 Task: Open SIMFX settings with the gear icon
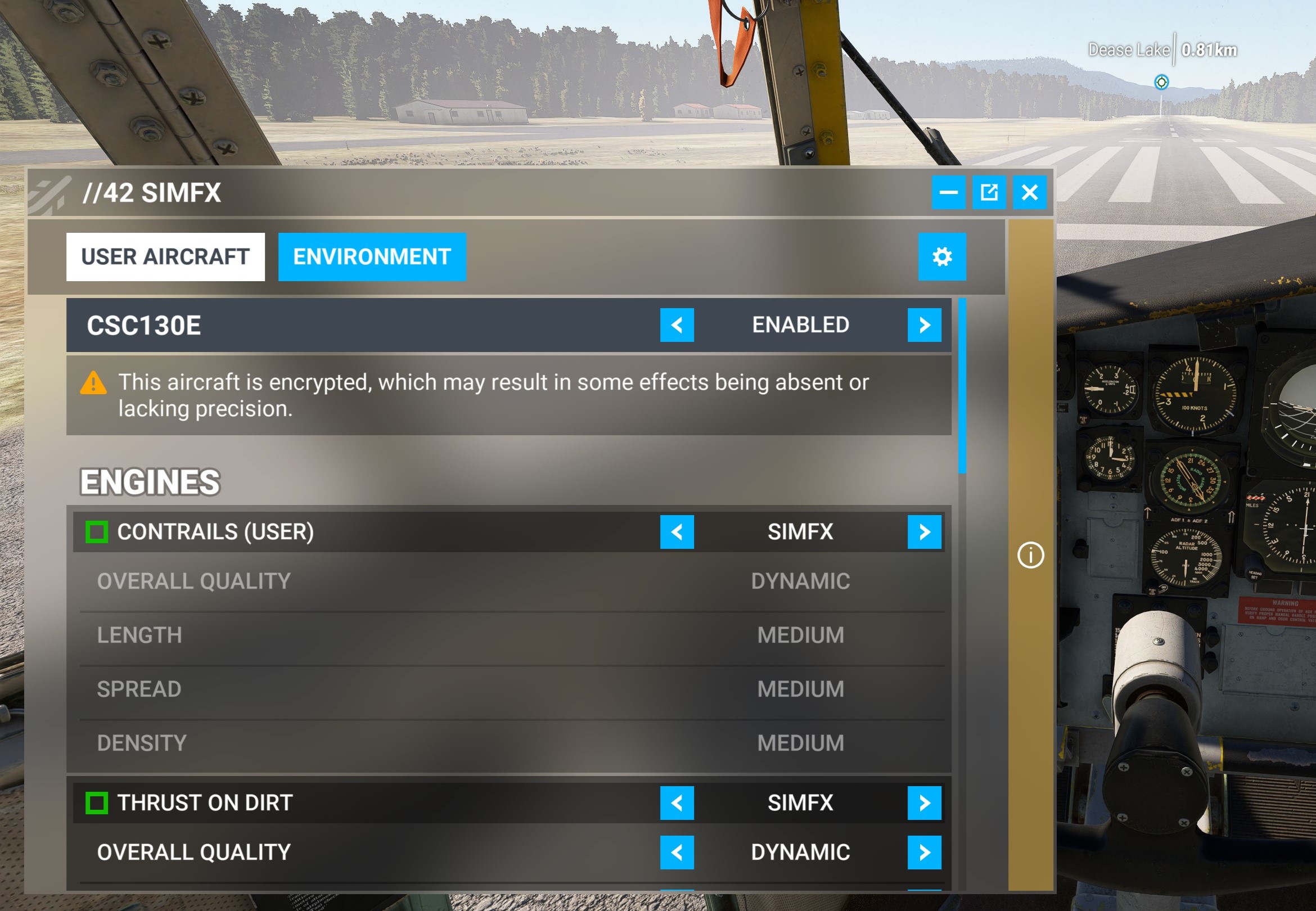(x=941, y=256)
